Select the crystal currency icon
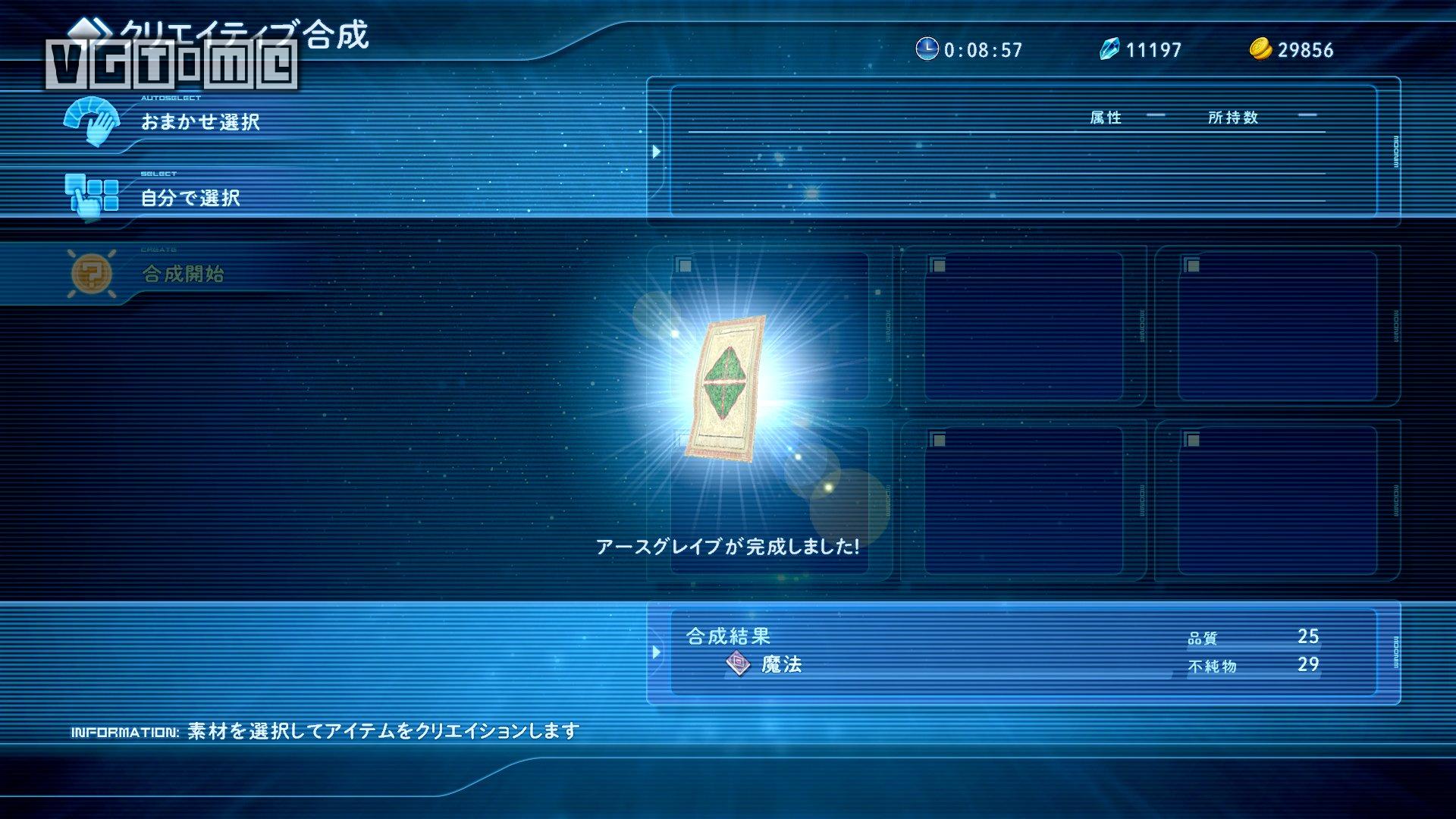 click(x=1109, y=50)
